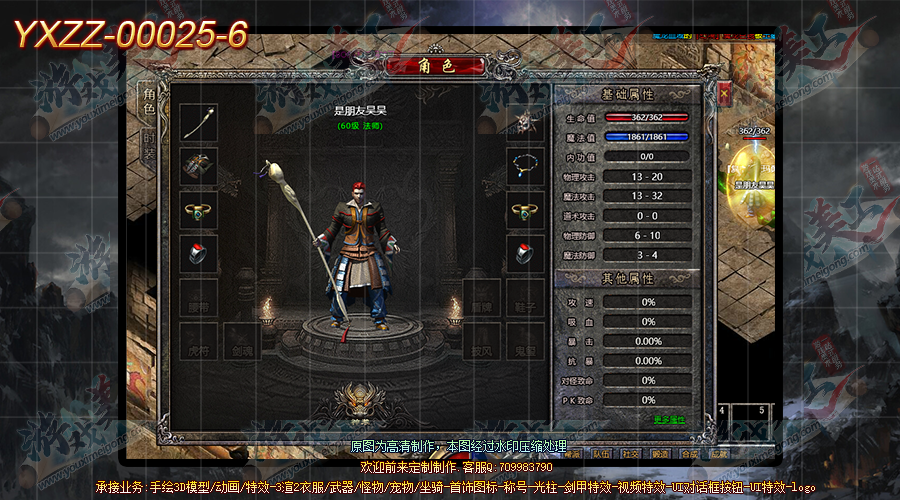Select the helmet slot above the necklace
Screen dimensions: 900x500
click(x=524, y=122)
